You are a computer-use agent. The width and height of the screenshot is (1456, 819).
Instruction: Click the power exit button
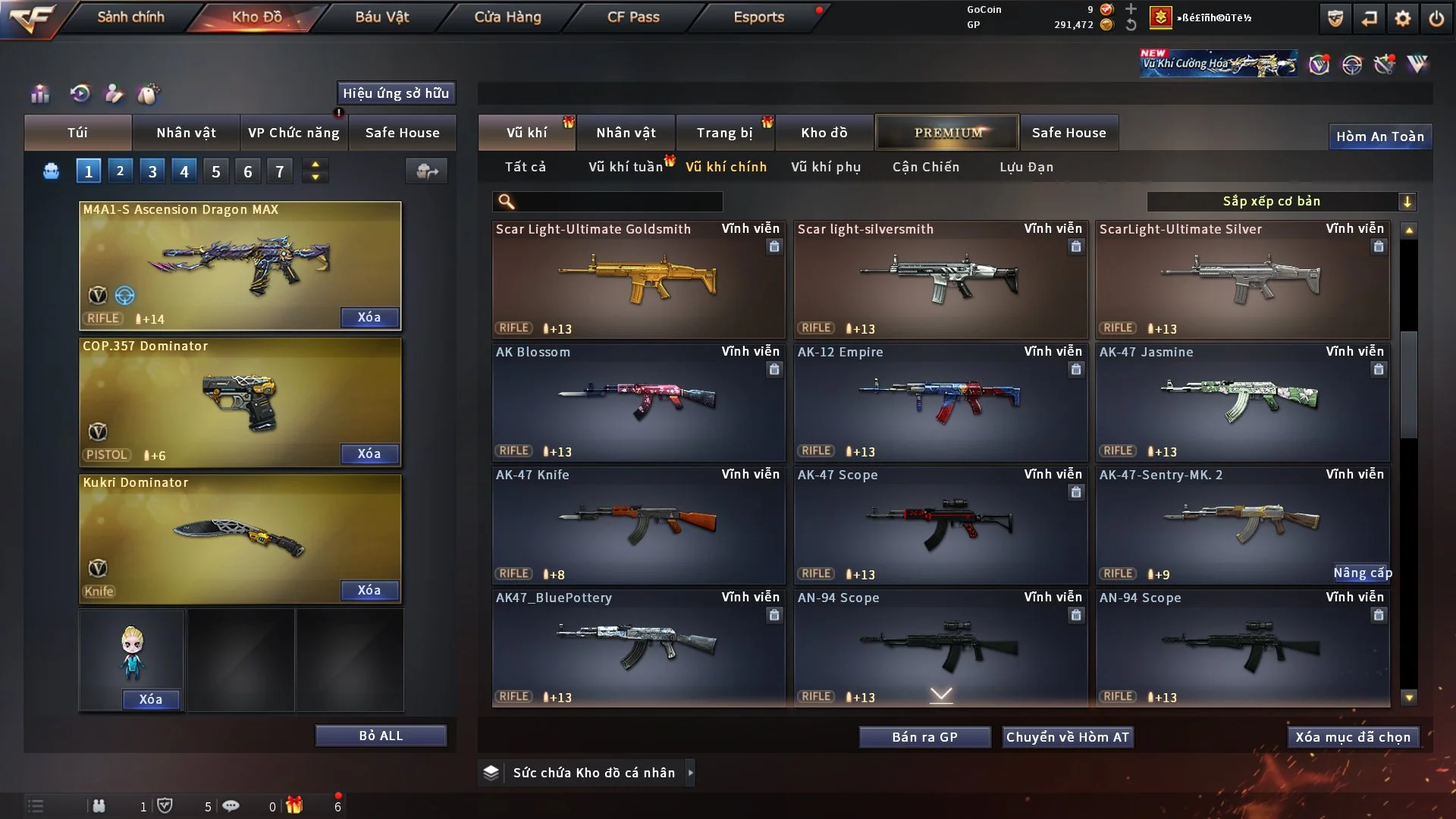pos(1436,18)
